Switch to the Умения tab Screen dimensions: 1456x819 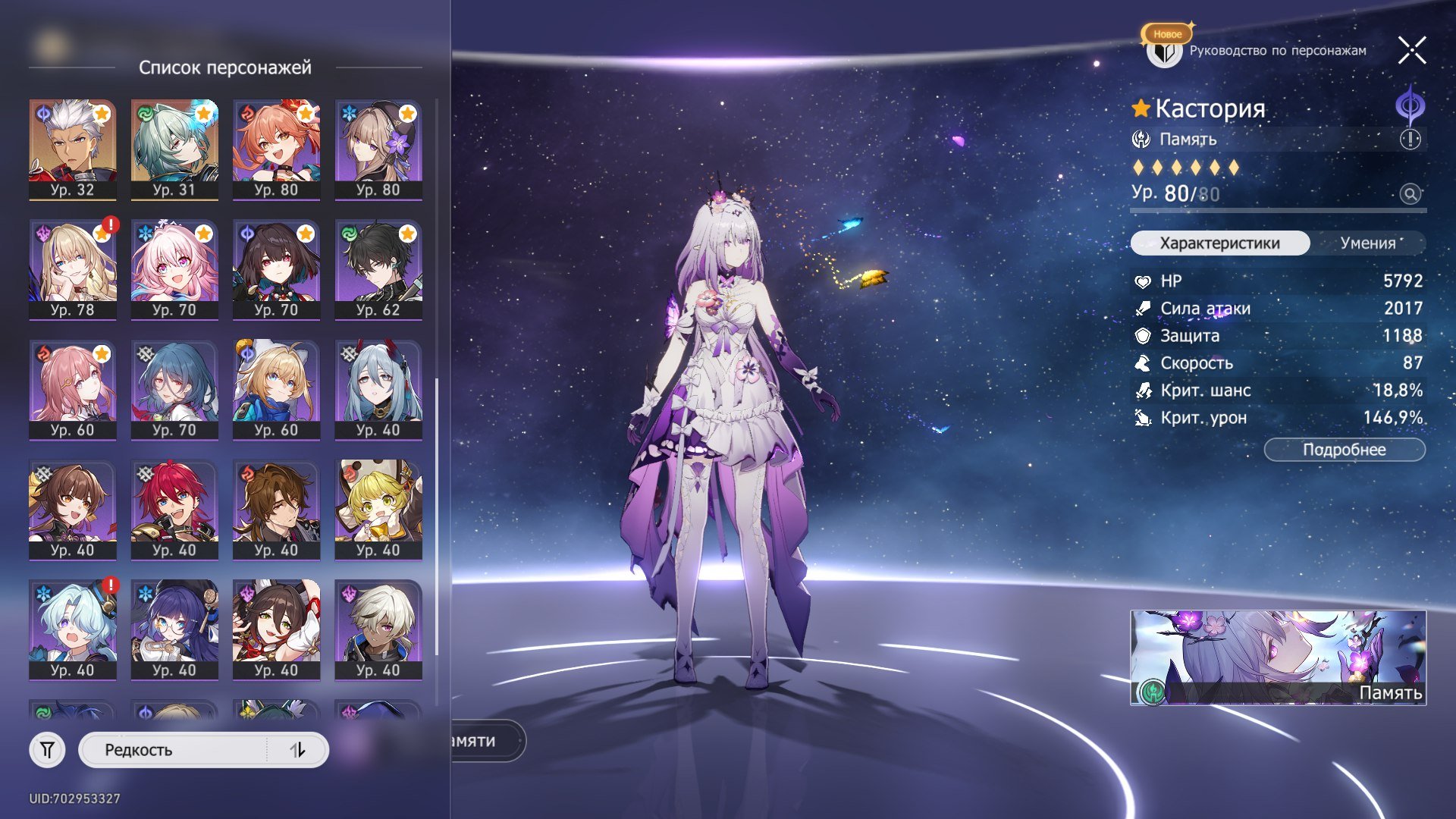coord(1367,243)
